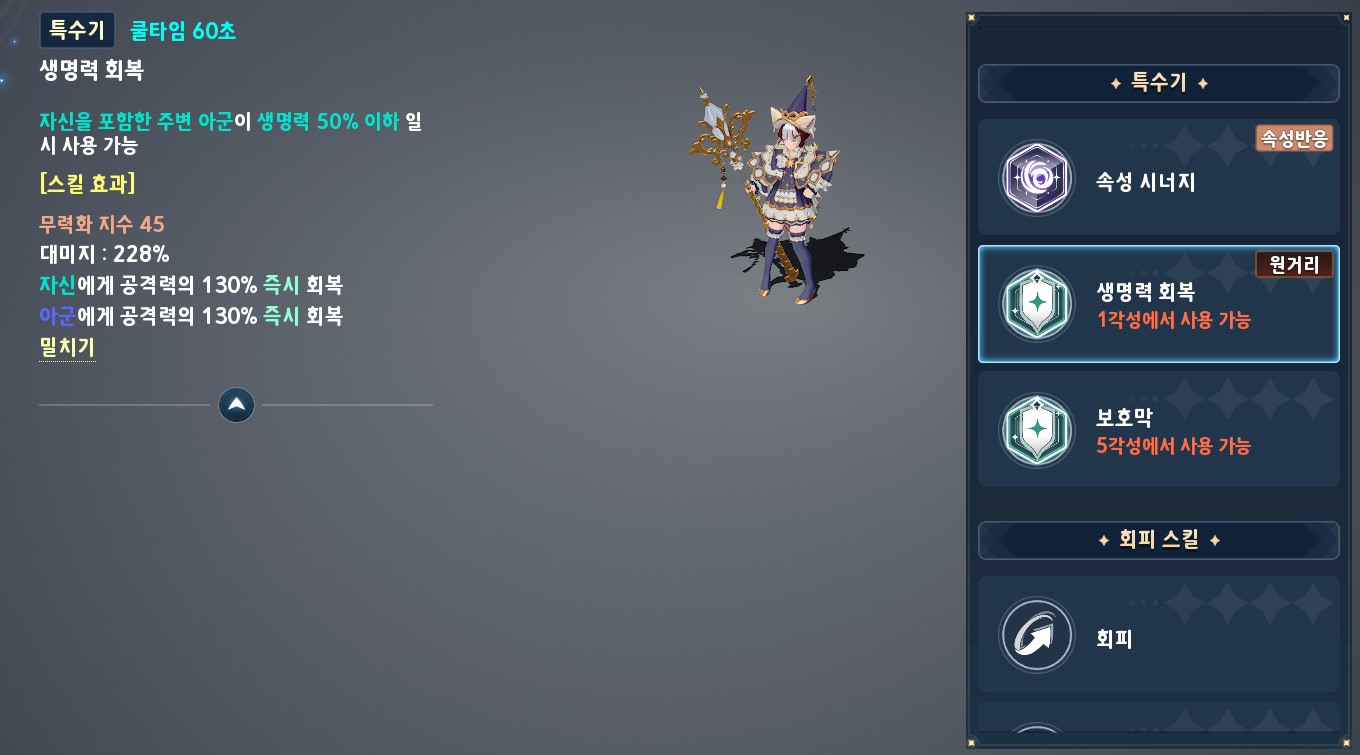The image size is (1360, 755).
Task: Choose the 보호막 skill entry
Action: (x=1158, y=430)
